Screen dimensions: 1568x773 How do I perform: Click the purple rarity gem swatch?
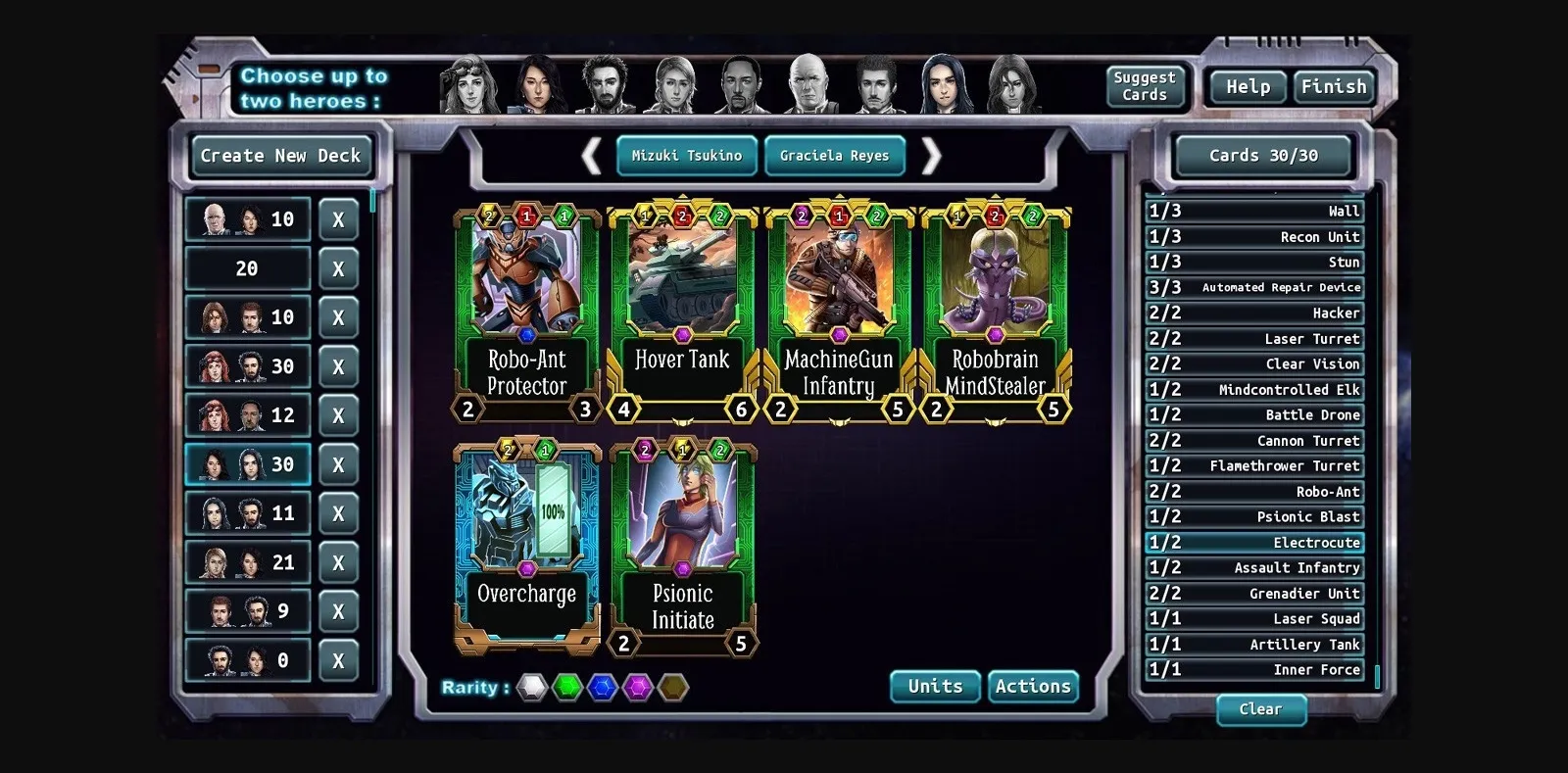[x=638, y=687]
